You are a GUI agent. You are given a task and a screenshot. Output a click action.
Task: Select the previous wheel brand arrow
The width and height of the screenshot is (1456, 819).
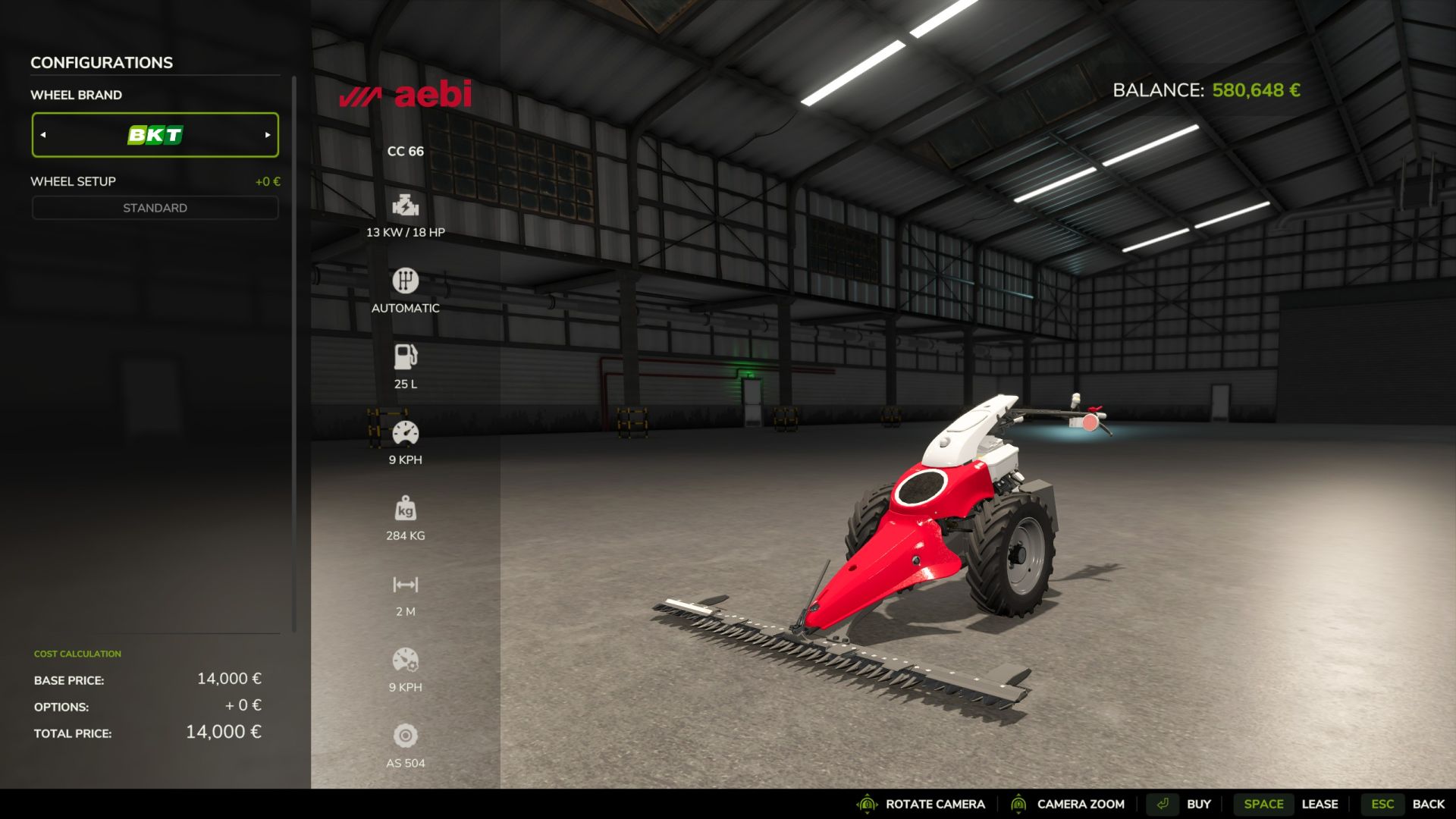(43, 135)
